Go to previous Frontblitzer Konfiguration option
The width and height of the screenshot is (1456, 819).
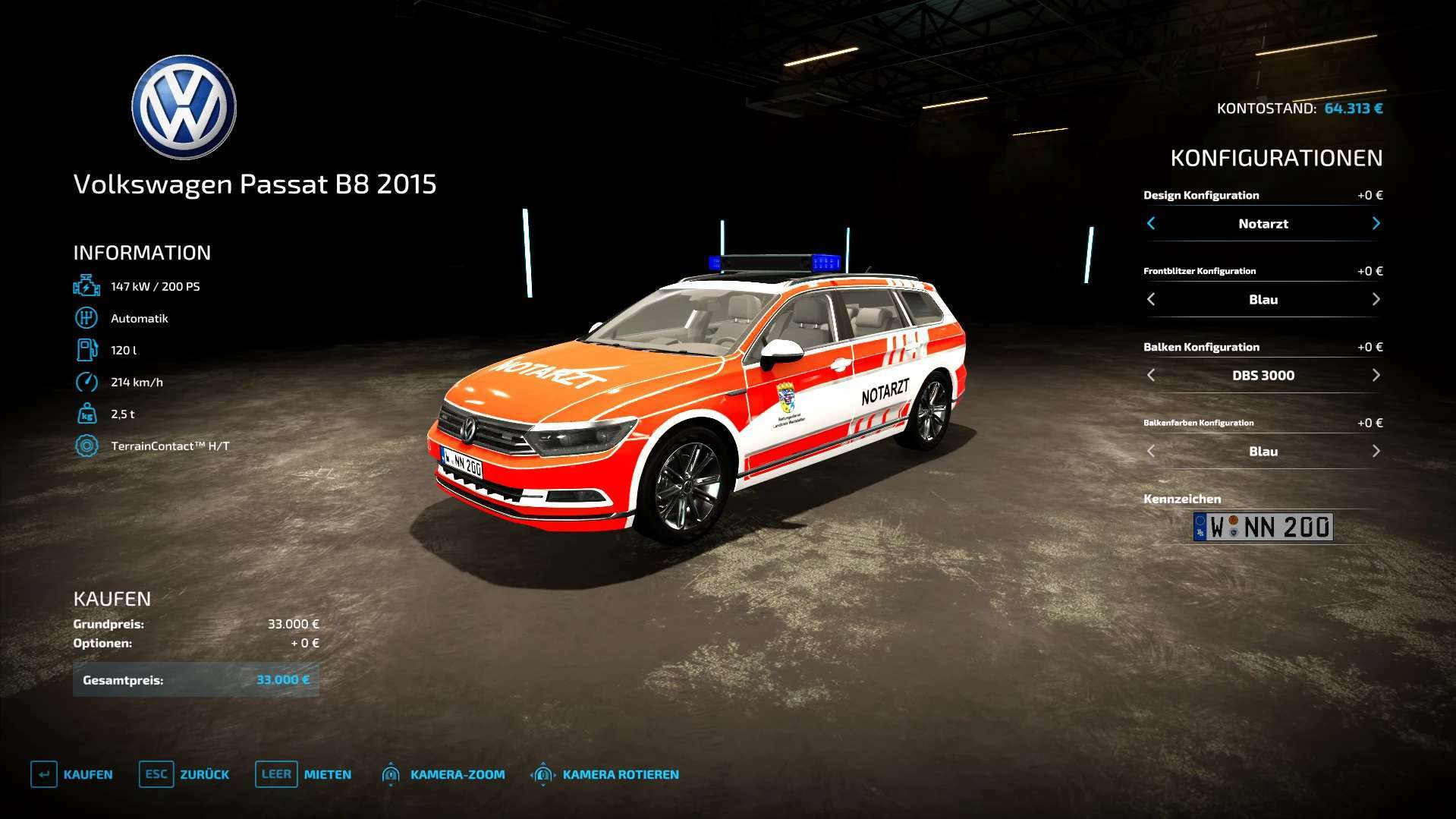(1151, 299)
